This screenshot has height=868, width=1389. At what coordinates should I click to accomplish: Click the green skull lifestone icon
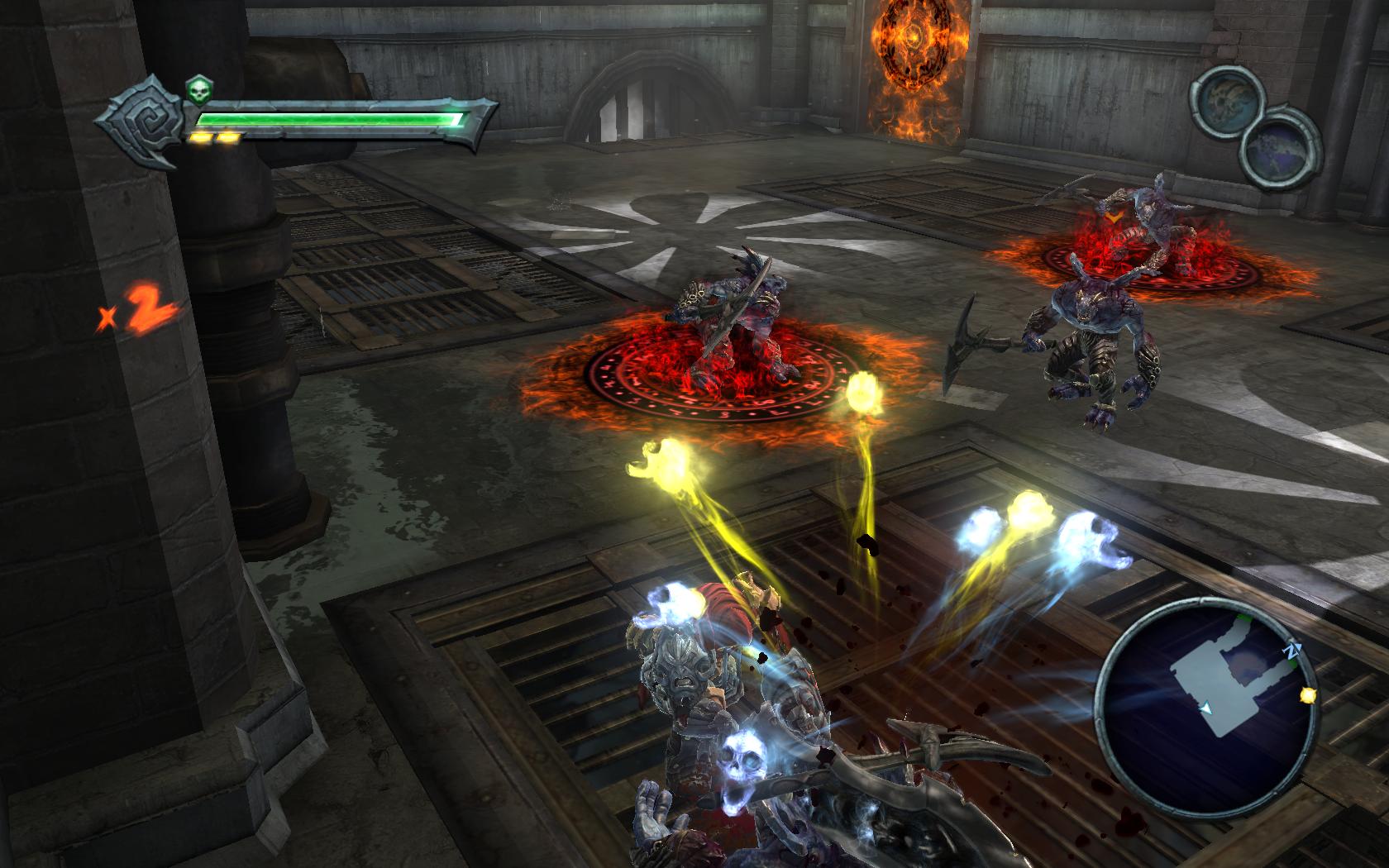(197, 90)
